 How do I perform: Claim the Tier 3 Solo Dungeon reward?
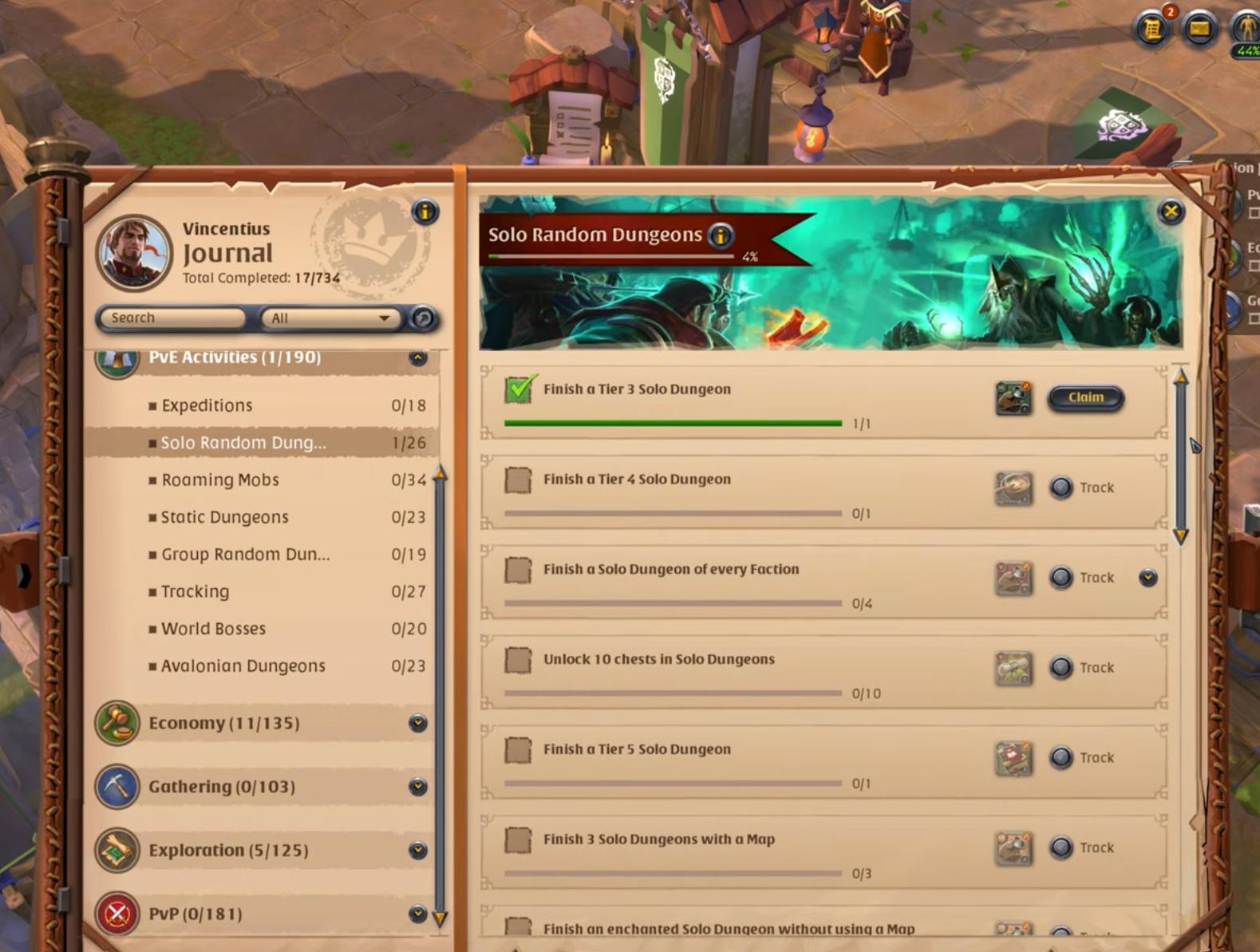tap(1086, 397)
